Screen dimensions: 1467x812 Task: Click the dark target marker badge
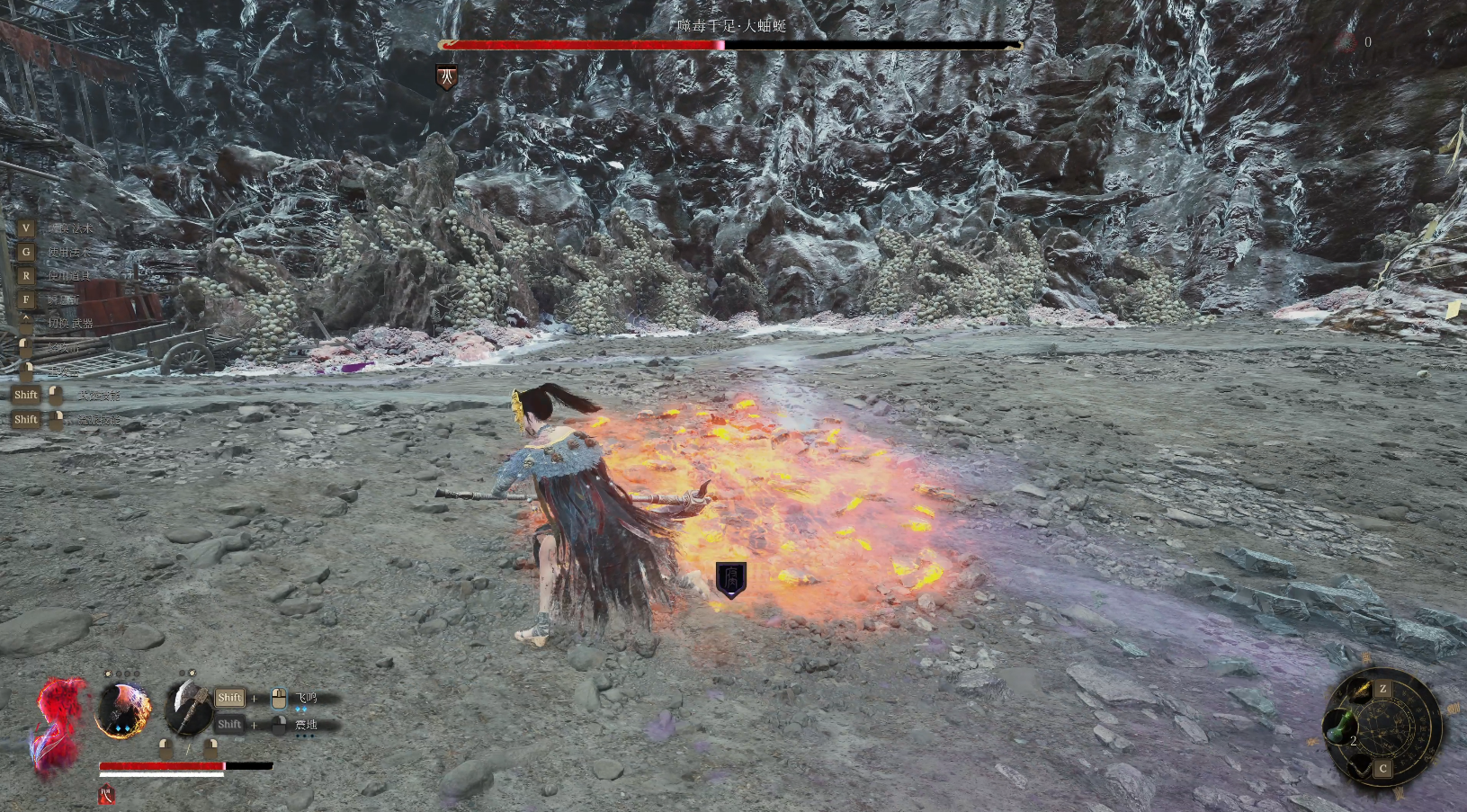[x=730, y=579]
